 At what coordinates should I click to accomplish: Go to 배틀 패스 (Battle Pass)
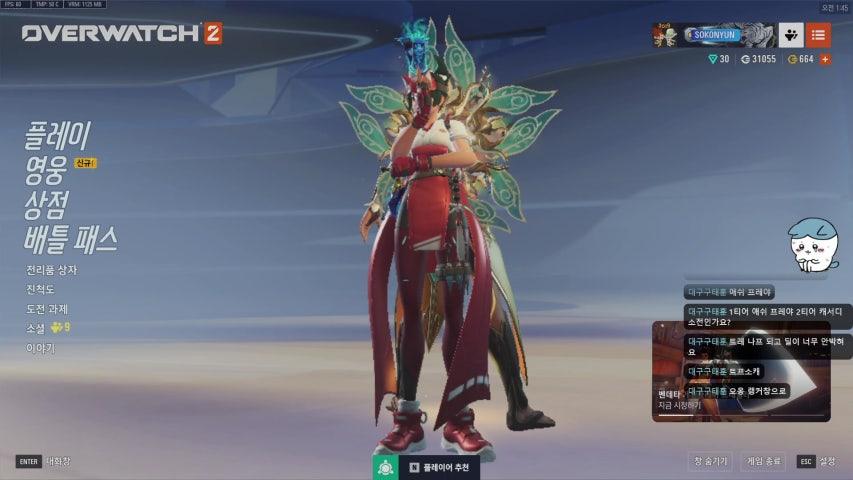[x=71, y=240]
